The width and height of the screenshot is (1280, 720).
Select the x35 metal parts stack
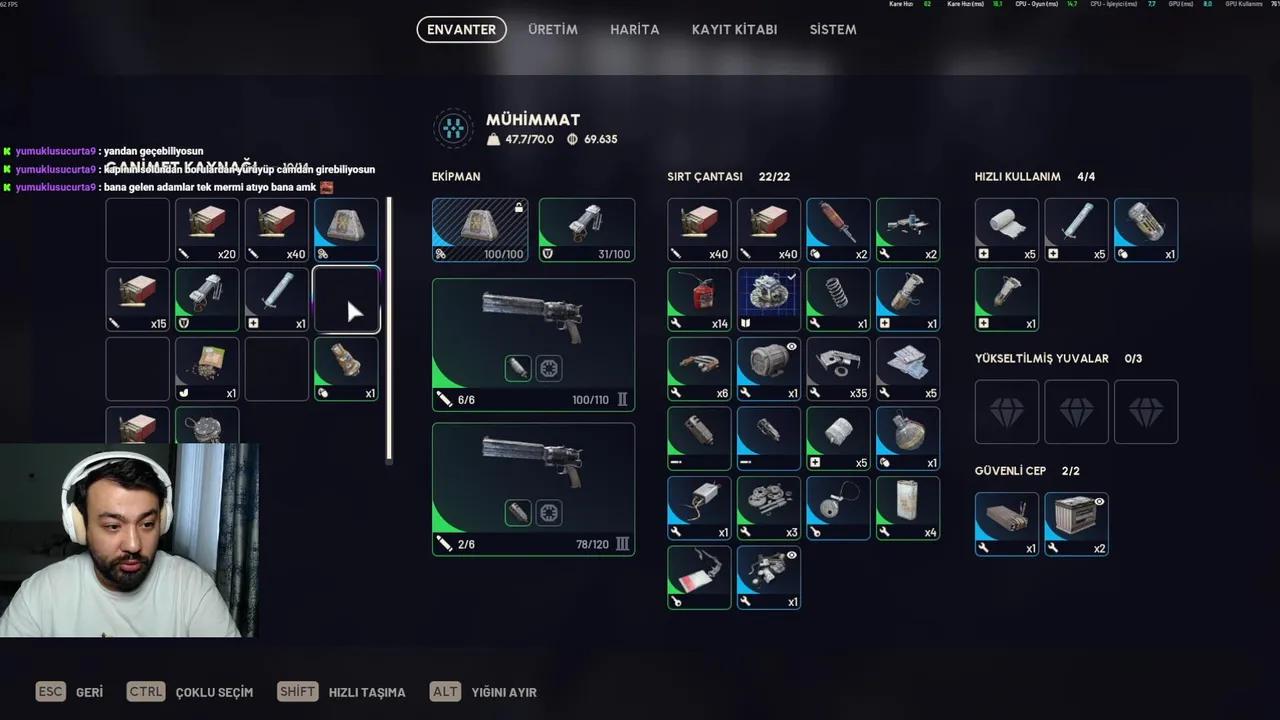pos(838,369)
